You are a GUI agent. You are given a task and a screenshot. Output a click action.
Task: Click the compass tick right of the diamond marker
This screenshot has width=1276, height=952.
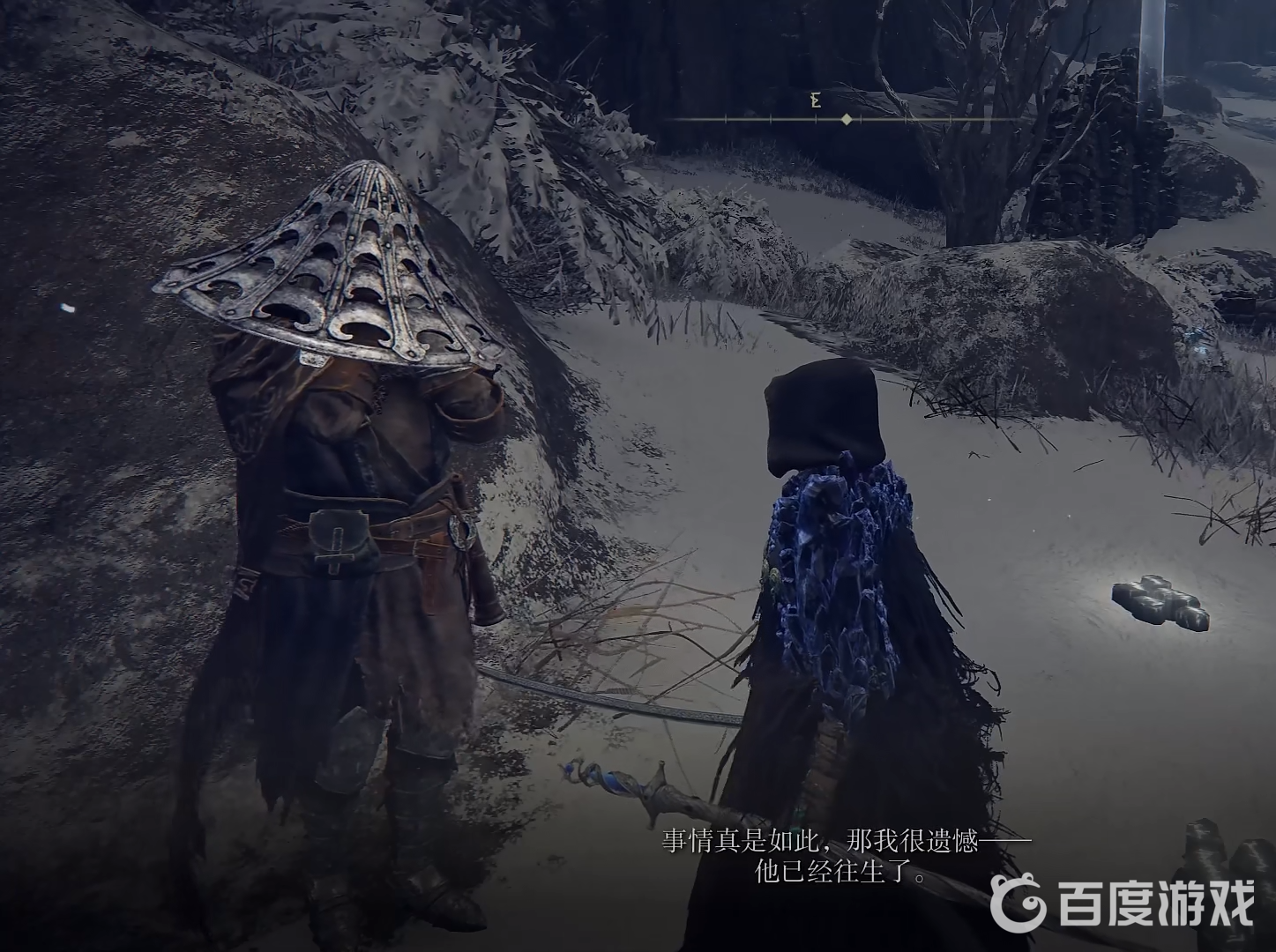[861, 115]
